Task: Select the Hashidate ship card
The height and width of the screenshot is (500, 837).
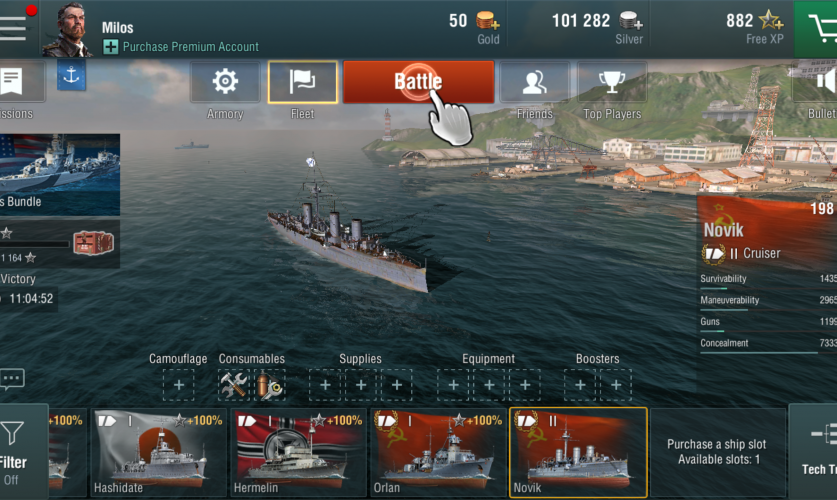Action: (159, 452)
